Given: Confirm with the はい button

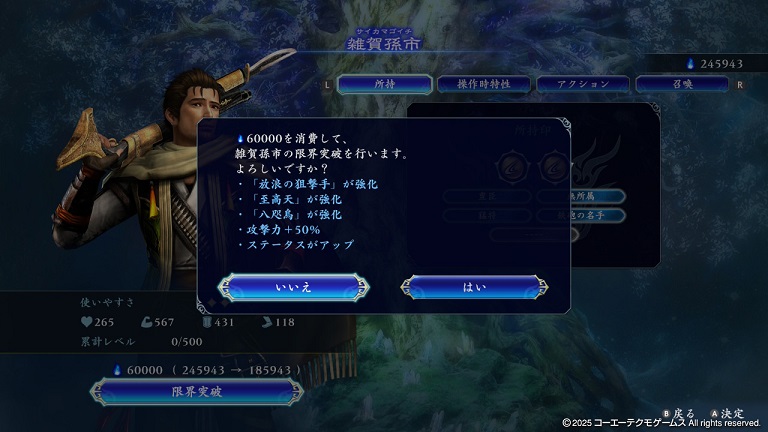Looking at the screenshot, I should coord(474,287).
